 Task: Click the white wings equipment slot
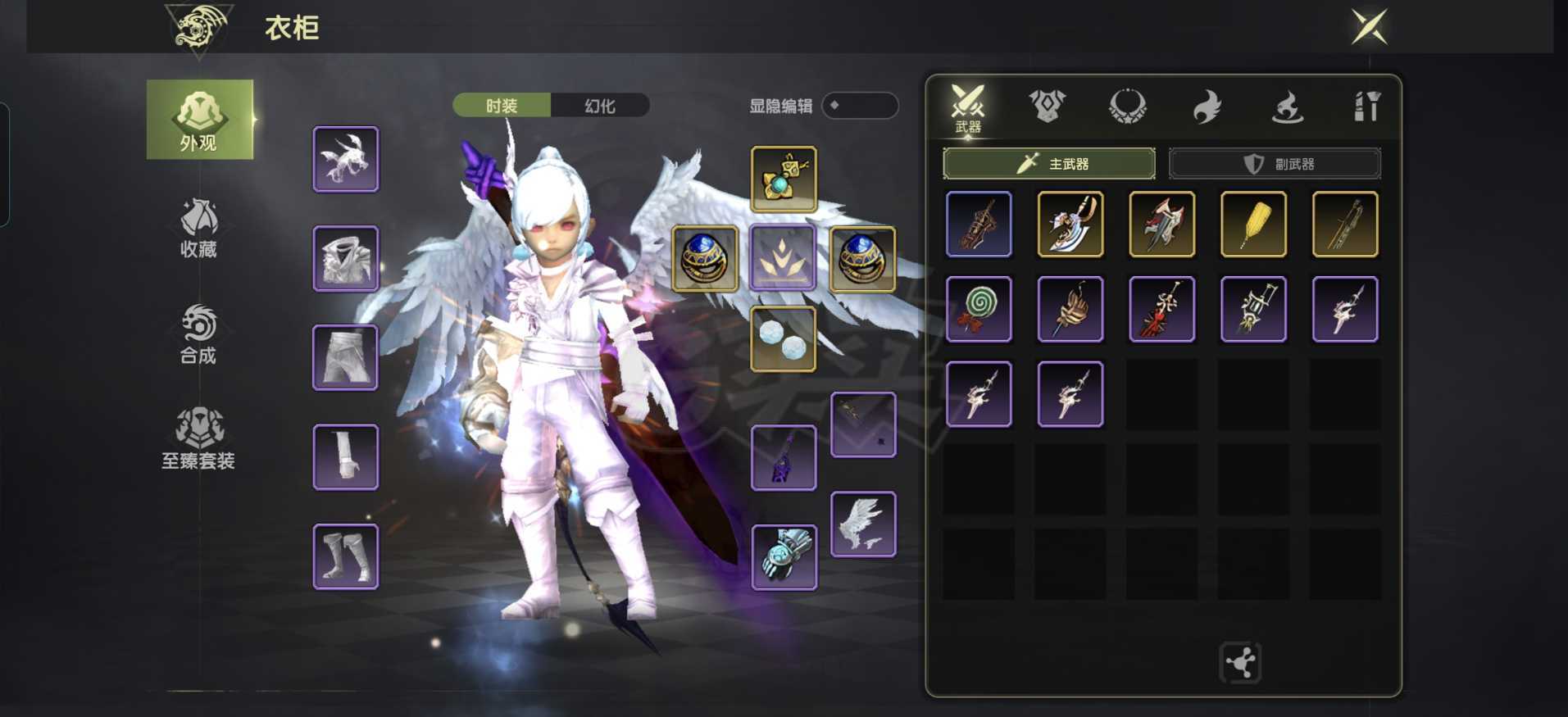tap(863, 524)
